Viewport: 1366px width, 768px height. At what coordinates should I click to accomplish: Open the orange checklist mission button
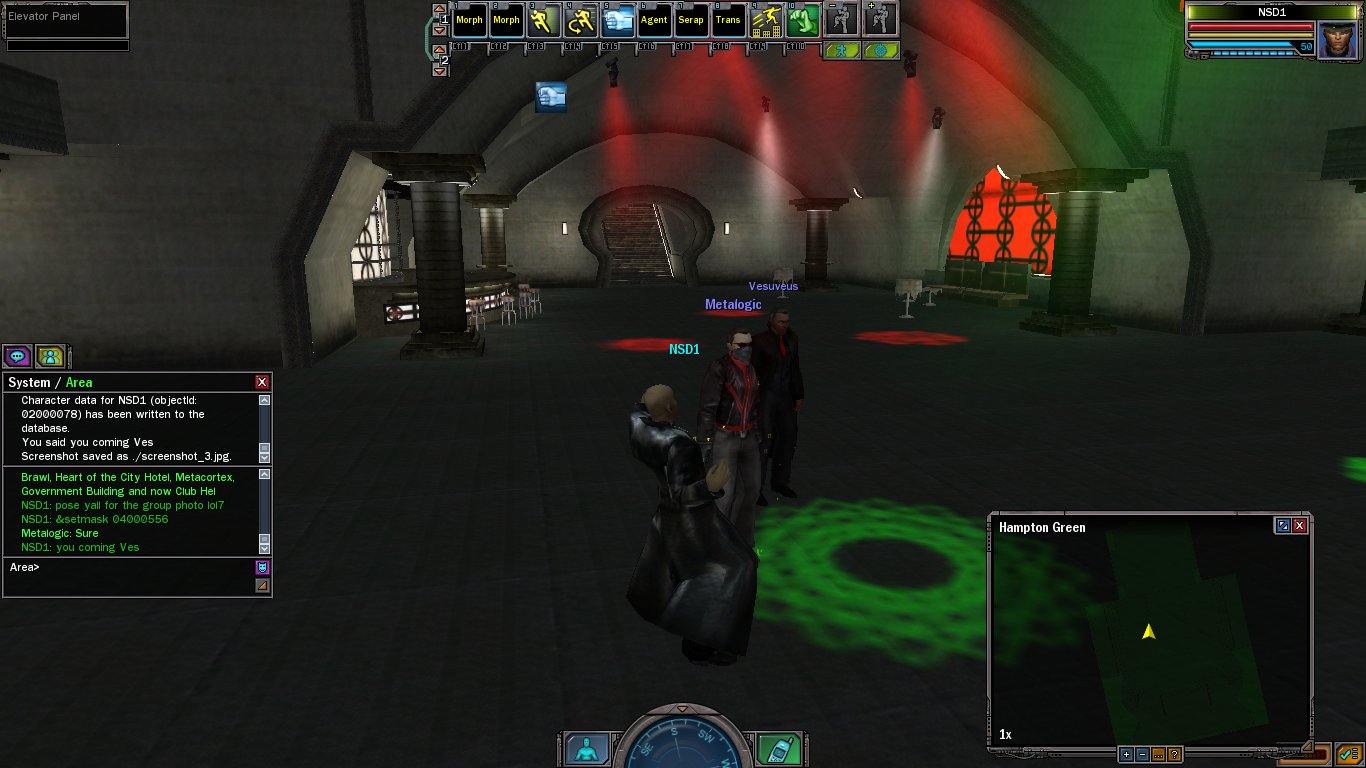(x=1346, y=754)
